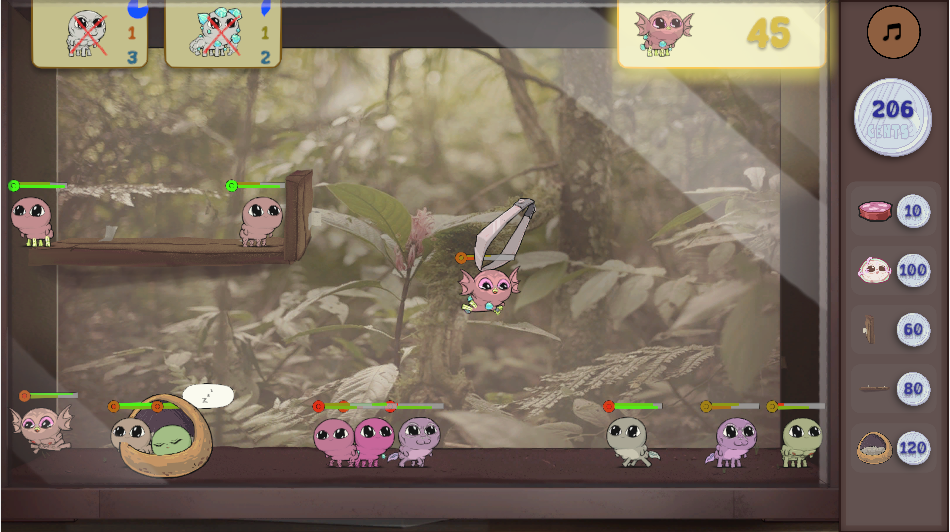Select the vertical wooden wall item costing 60

[x=893, y=329]
